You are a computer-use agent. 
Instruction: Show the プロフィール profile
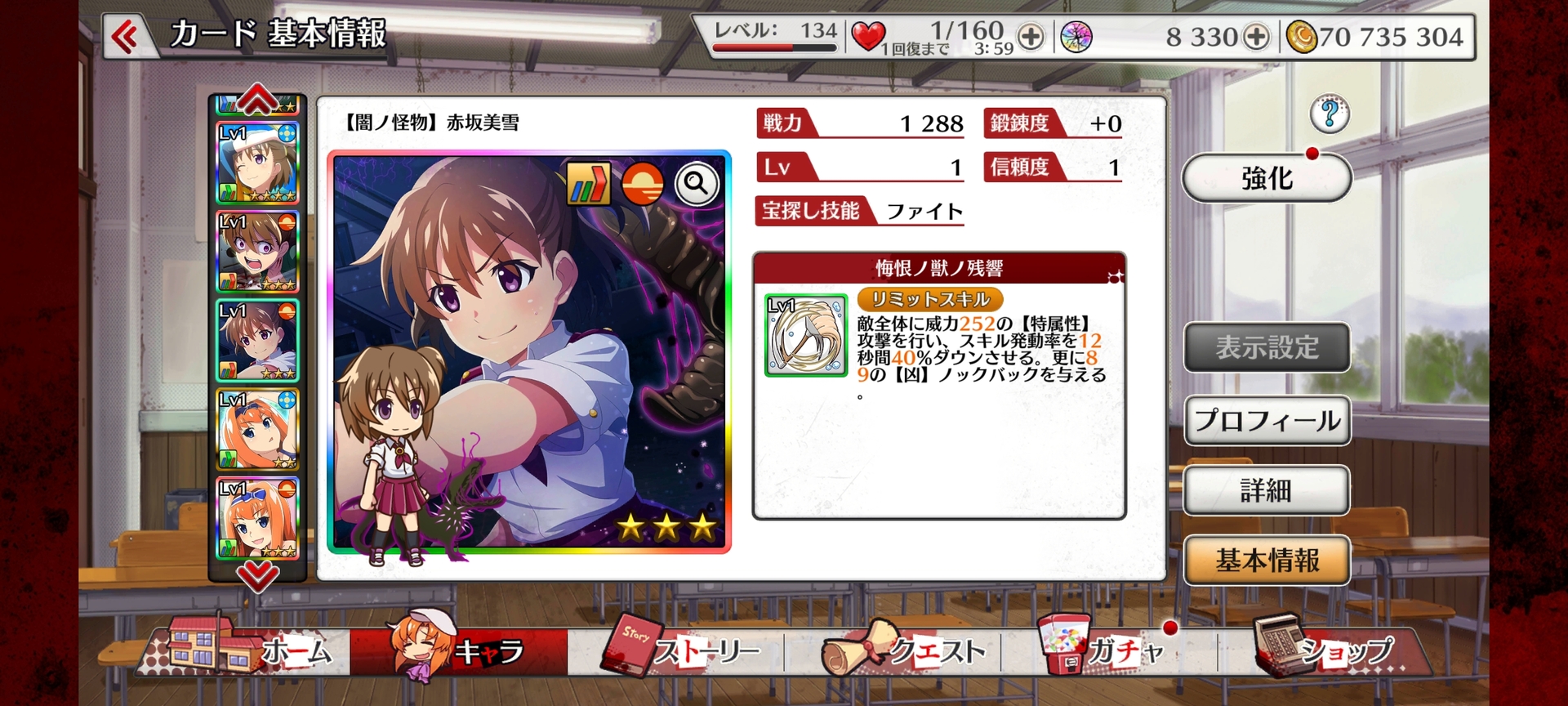pos(1266,421)
